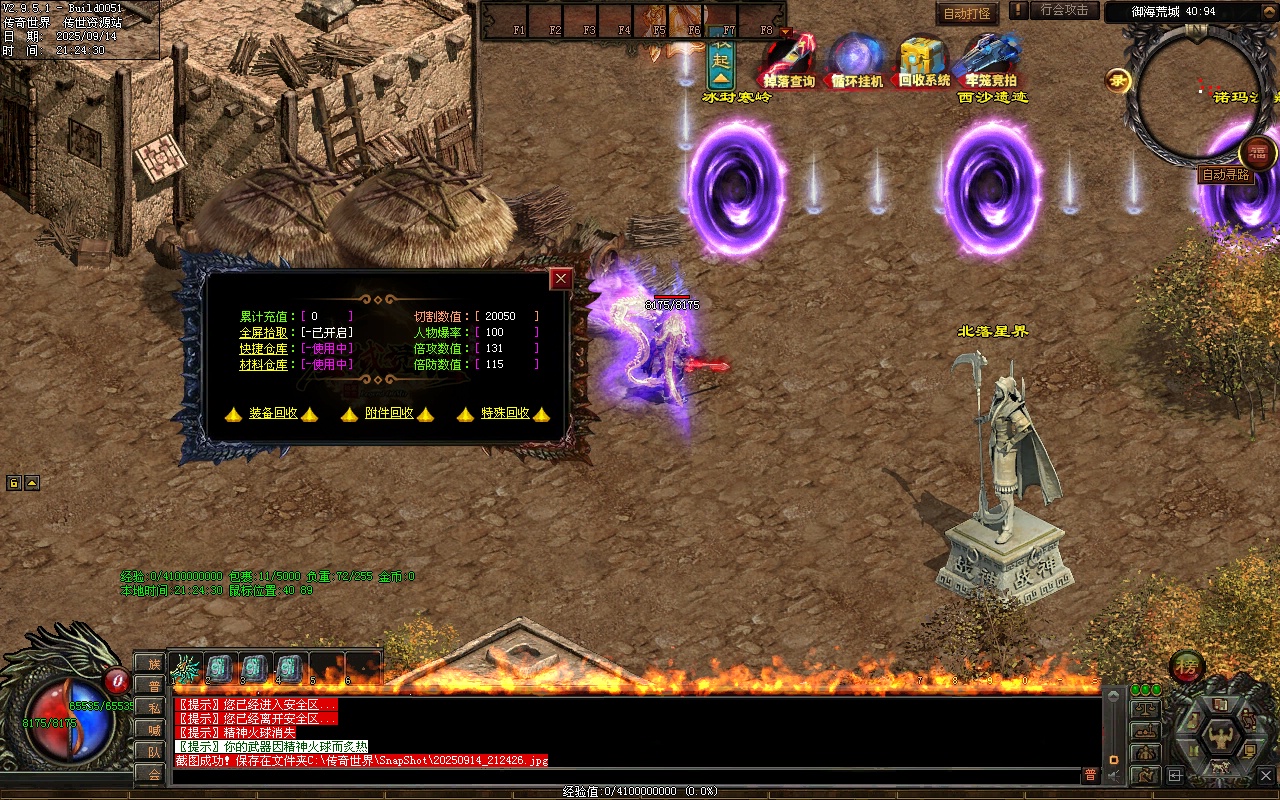The width and height of the screenshot is (1280, 800).
Task: Switch to the 私 private chat channel
Action: pyautogui.click(x=154, y=707)
